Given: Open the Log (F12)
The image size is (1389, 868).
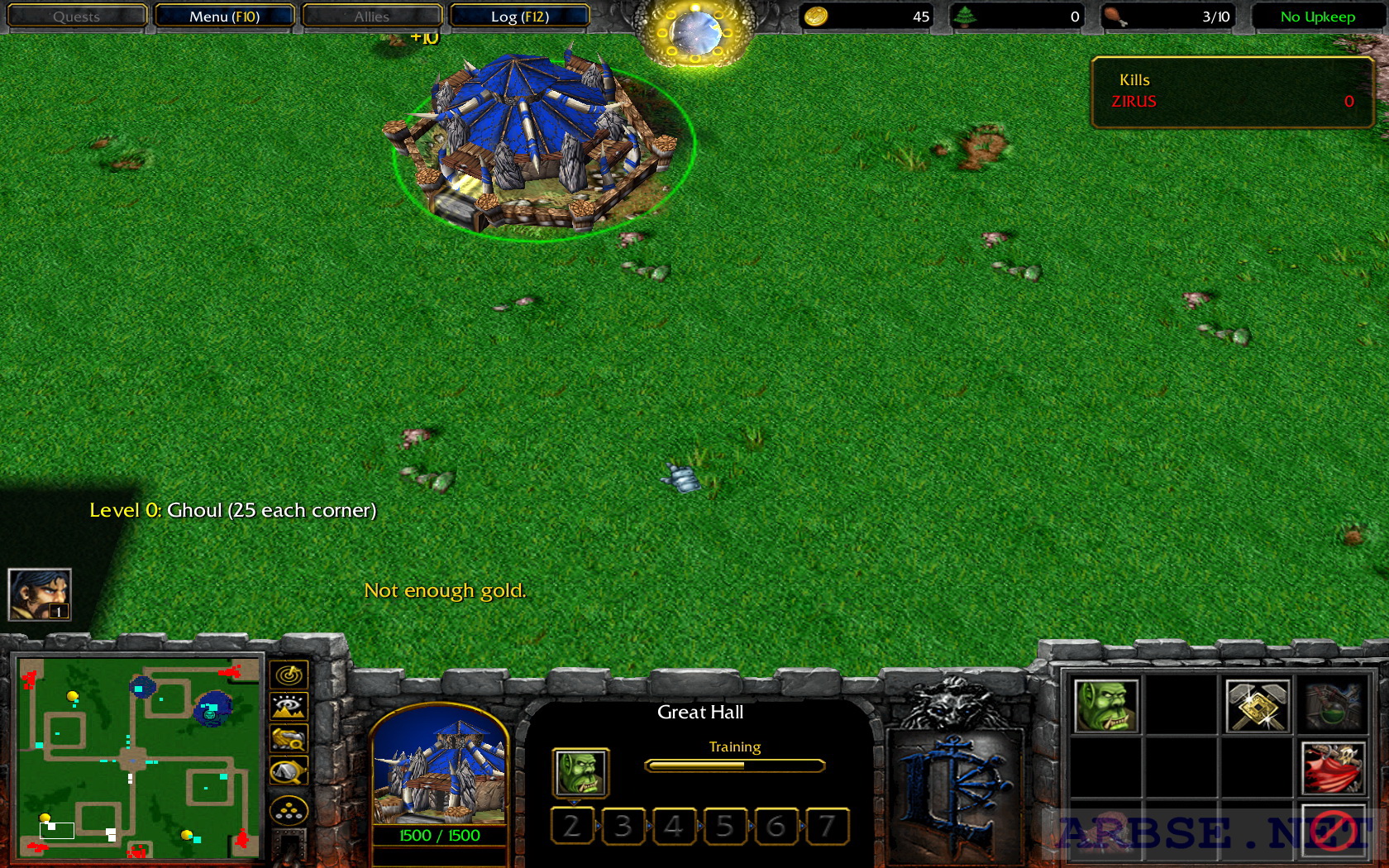Looking at the screenshot, I should [x=520, y=16].
